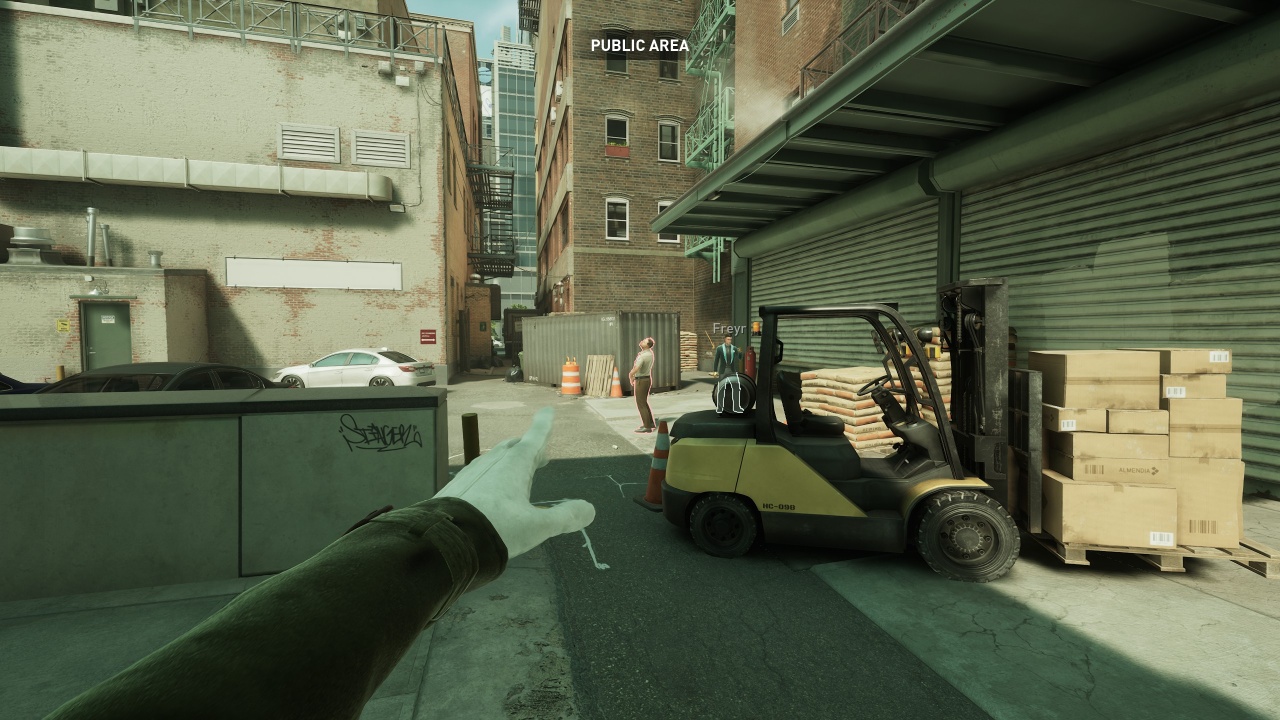Select the red fire extinguisher by the wall
The image size is (1280, 720).
(751, 358)
